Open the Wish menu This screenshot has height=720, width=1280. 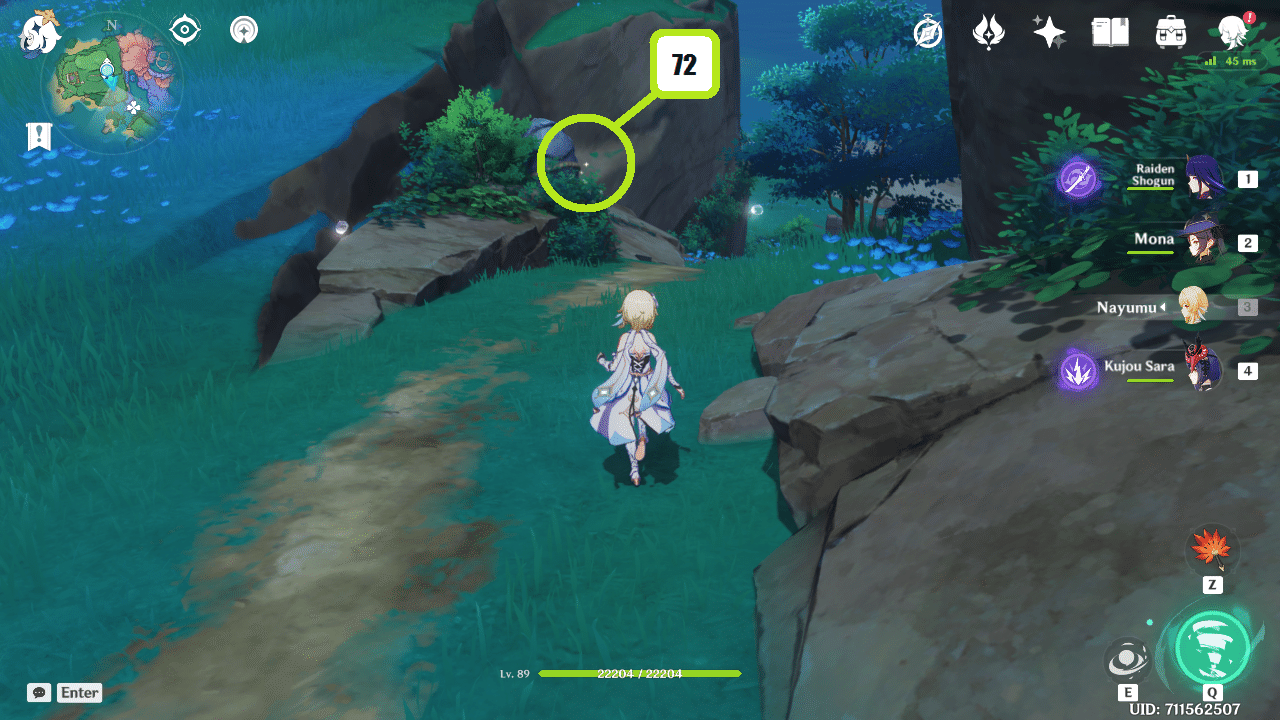1049,31
